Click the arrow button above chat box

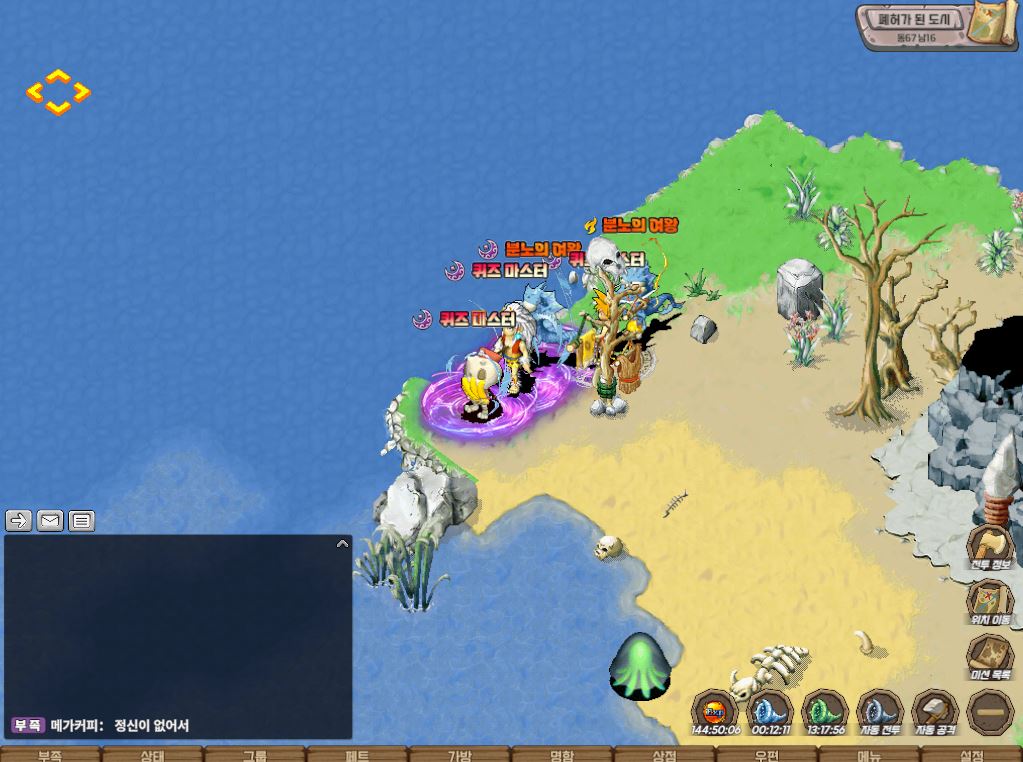click(19, 520)
